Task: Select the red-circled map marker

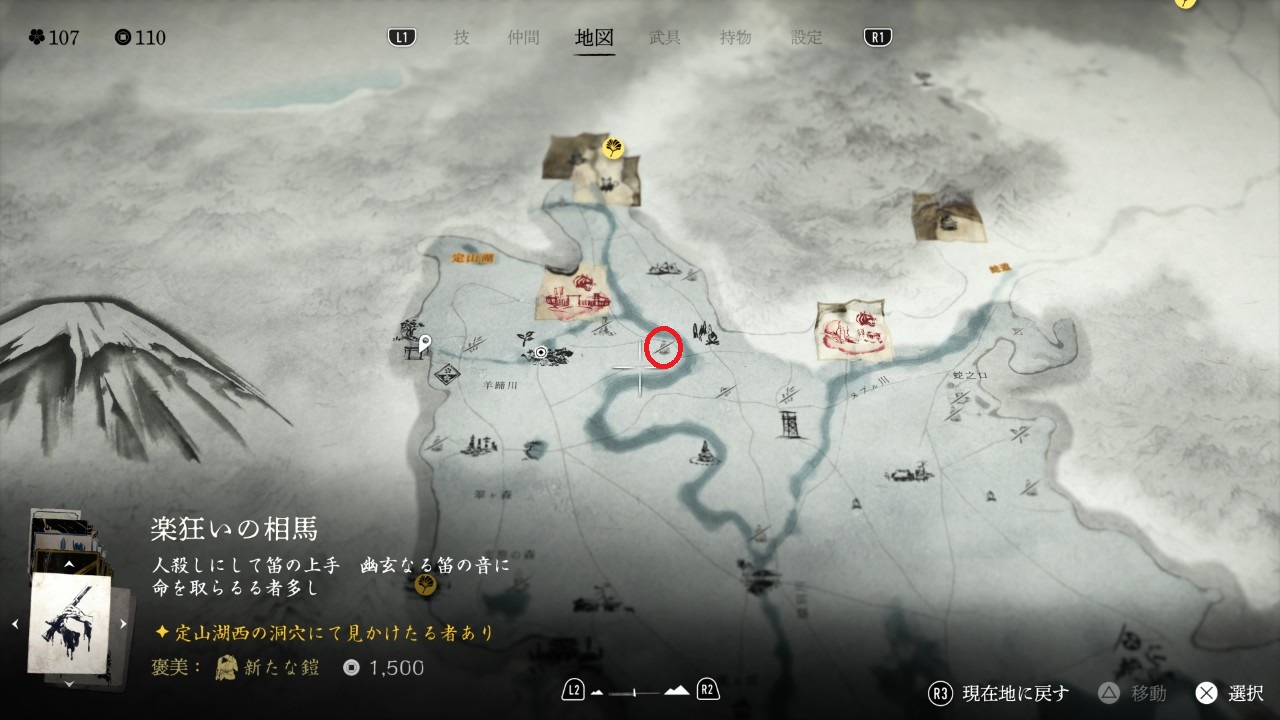Action: [x=664, y=347]
